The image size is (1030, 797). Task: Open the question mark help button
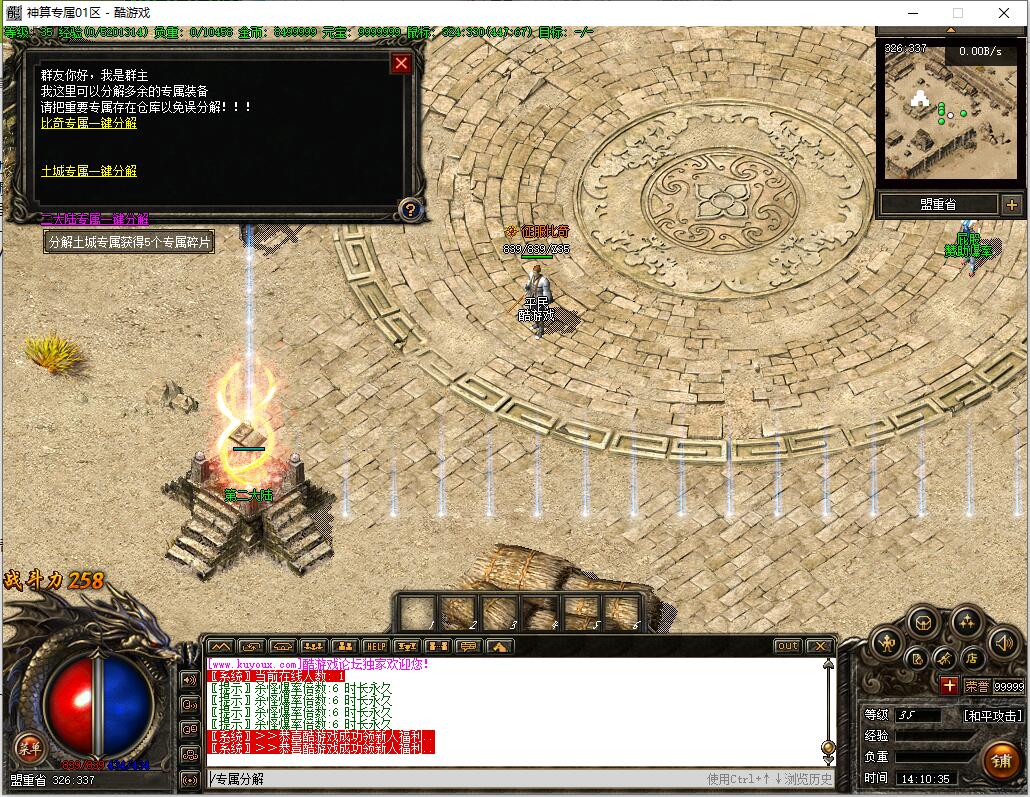click(409, 210)
